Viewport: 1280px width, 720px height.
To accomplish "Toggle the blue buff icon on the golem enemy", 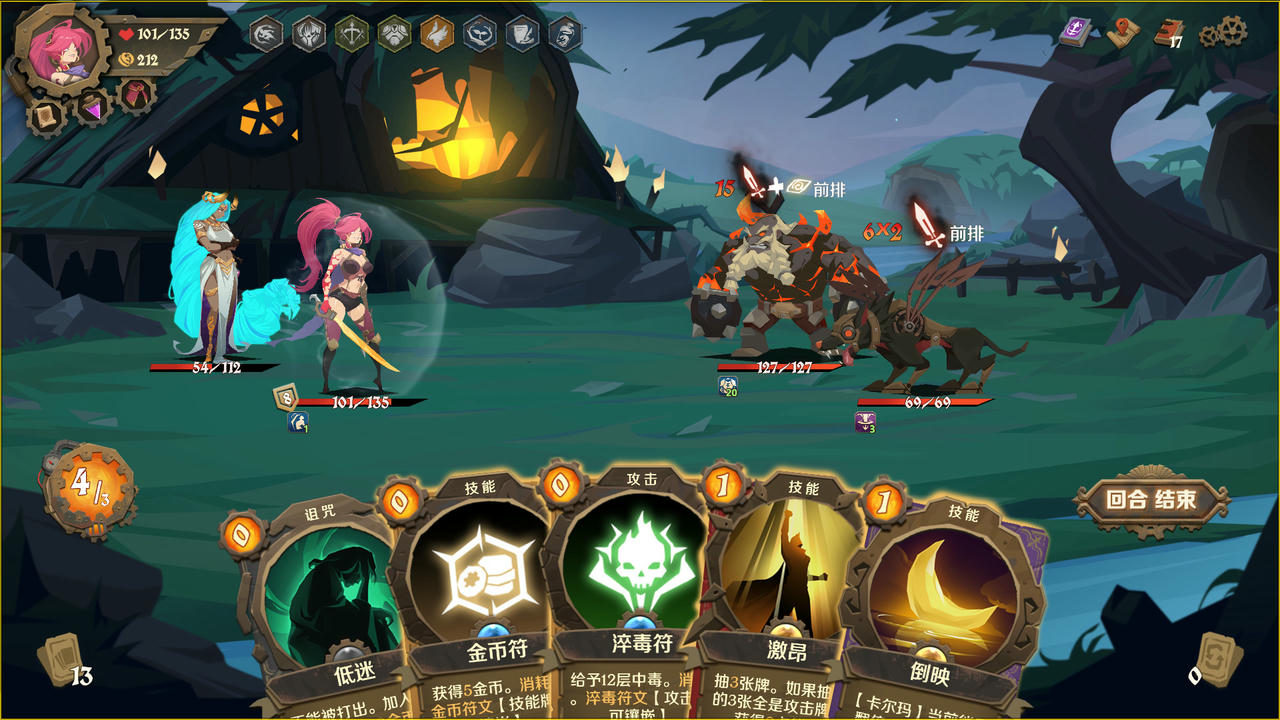I will coord(727,386).
